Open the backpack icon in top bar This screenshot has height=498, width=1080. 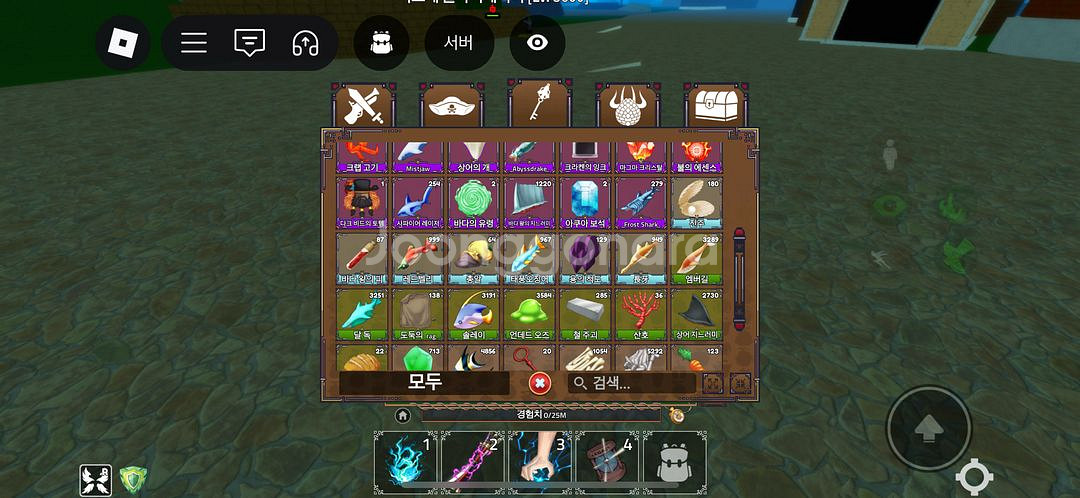tap(381, 43)
